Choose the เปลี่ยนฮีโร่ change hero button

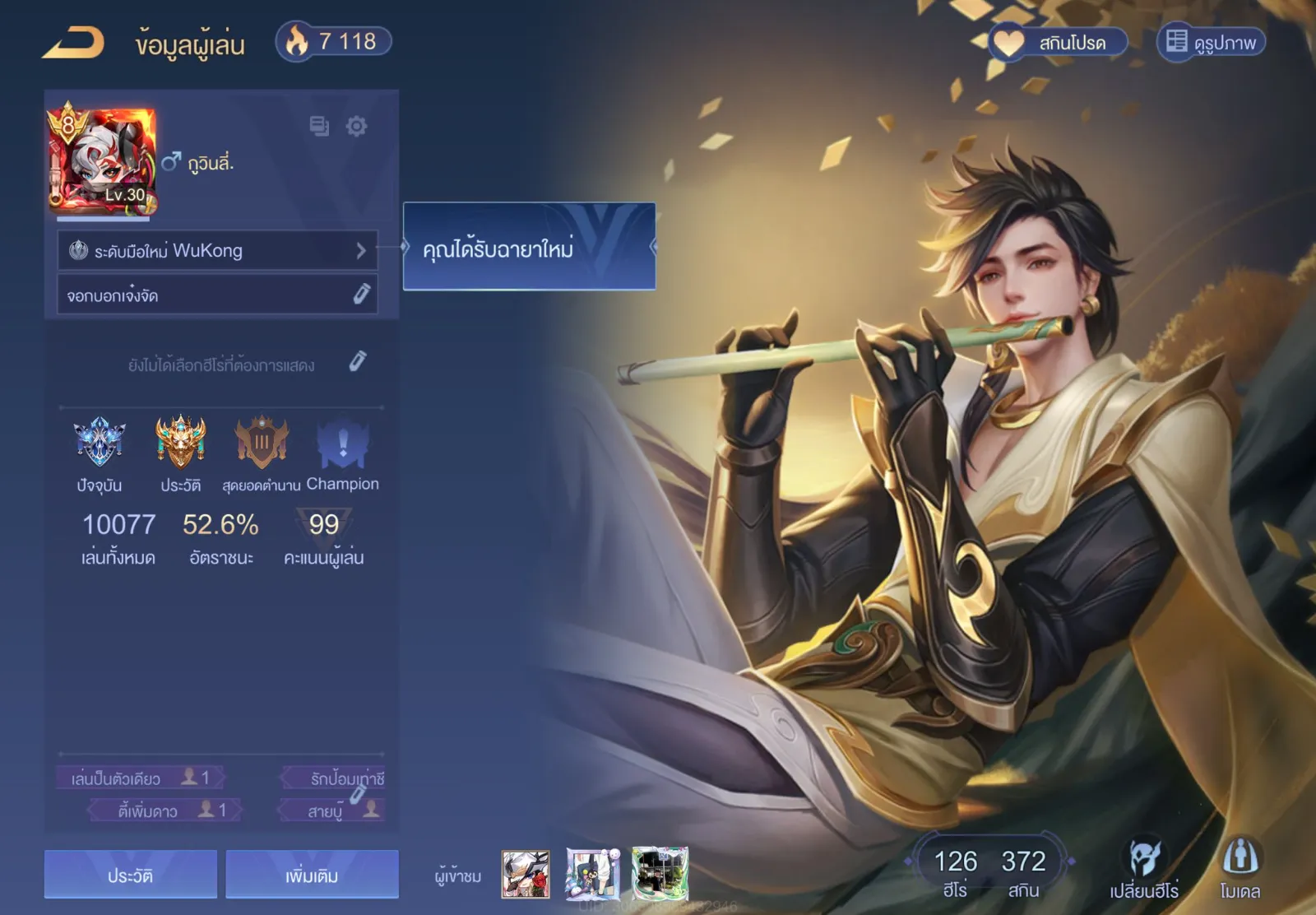tap(1144, 869)
